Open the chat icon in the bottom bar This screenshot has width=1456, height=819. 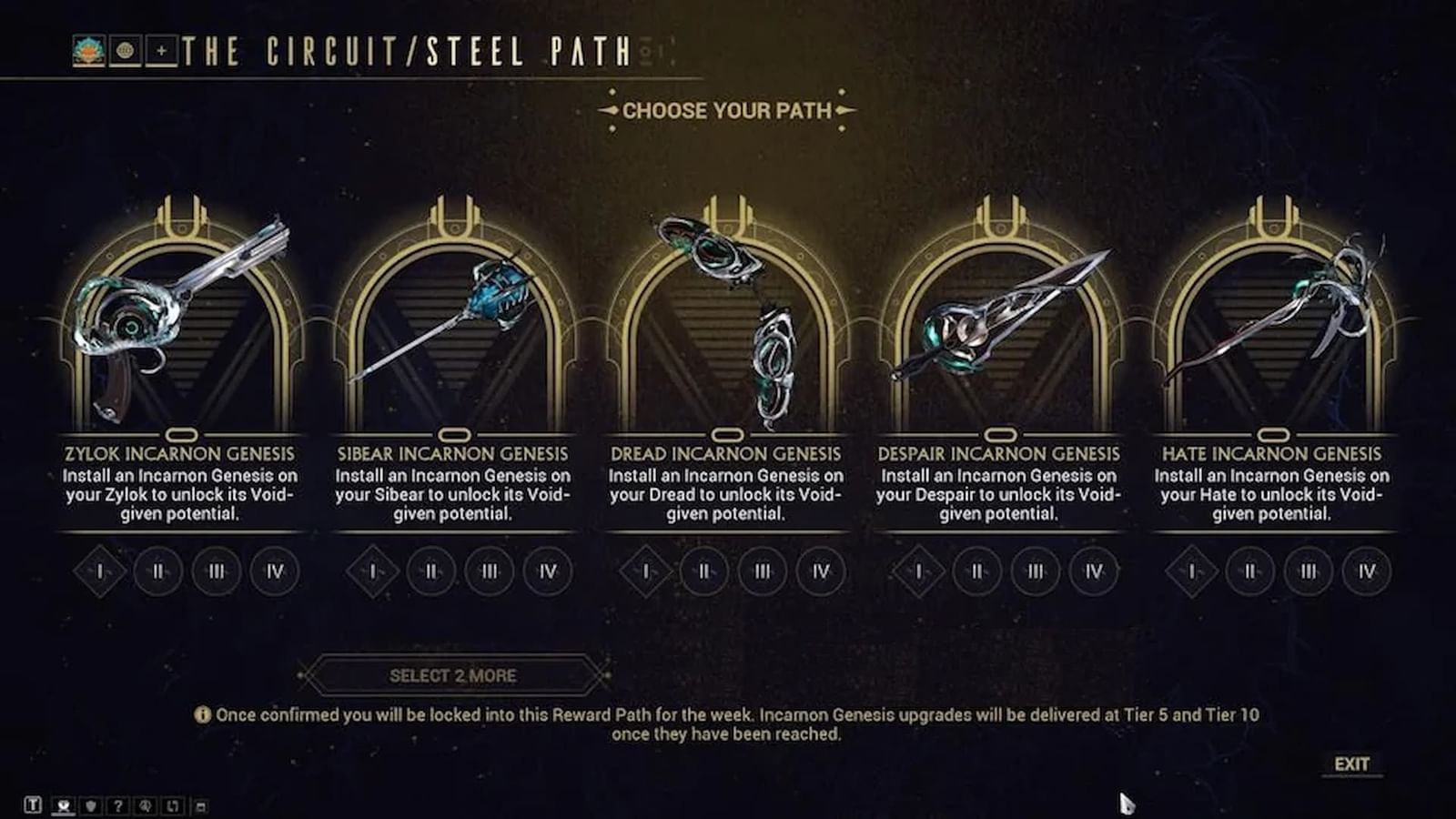pos(35,805)
